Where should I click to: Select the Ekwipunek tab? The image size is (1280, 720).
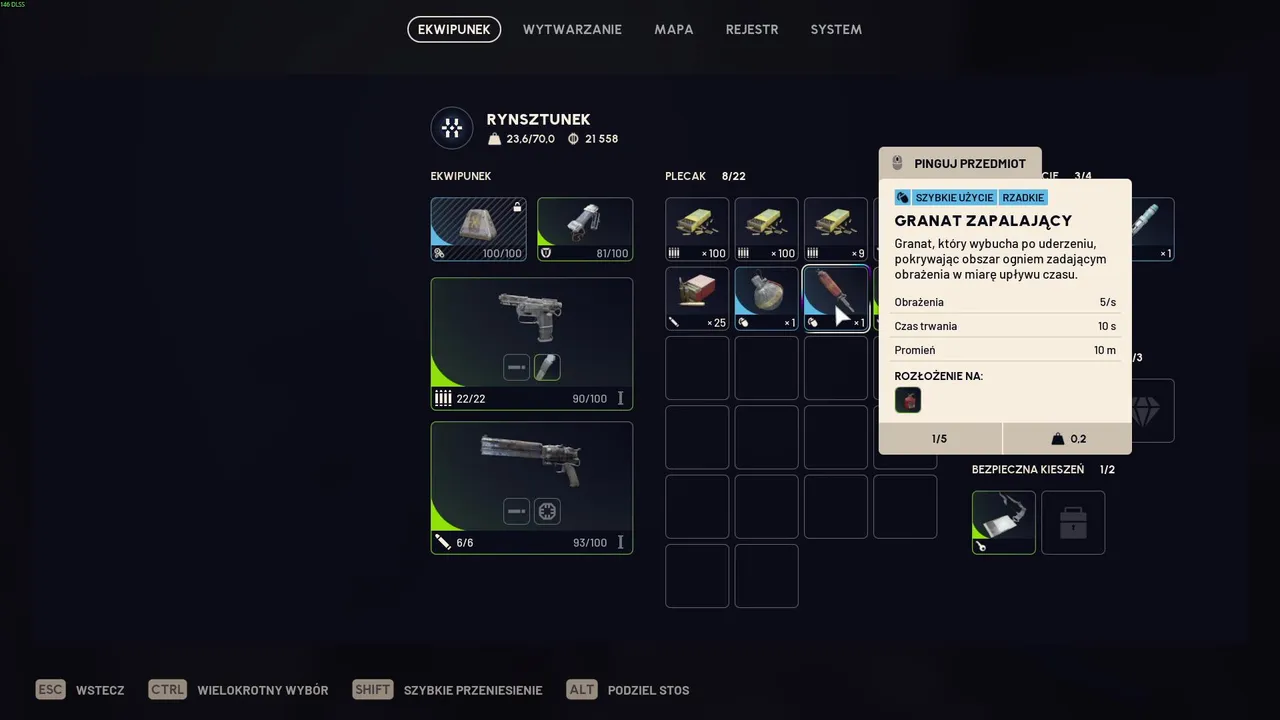454,30
